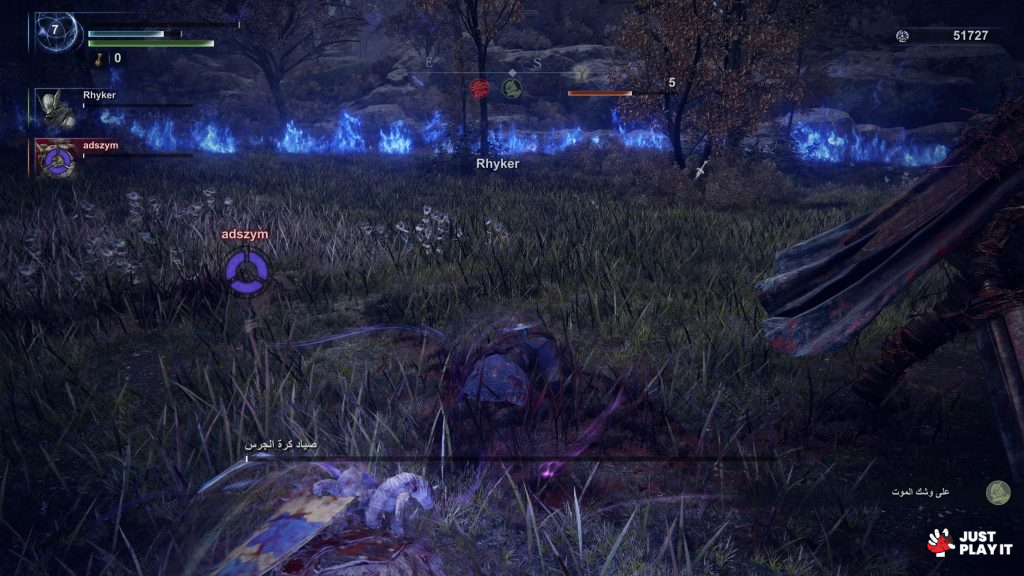This screenshot has width=1024, height=576.
Task: Click the runes currency icon
Action: click(902, 36)
